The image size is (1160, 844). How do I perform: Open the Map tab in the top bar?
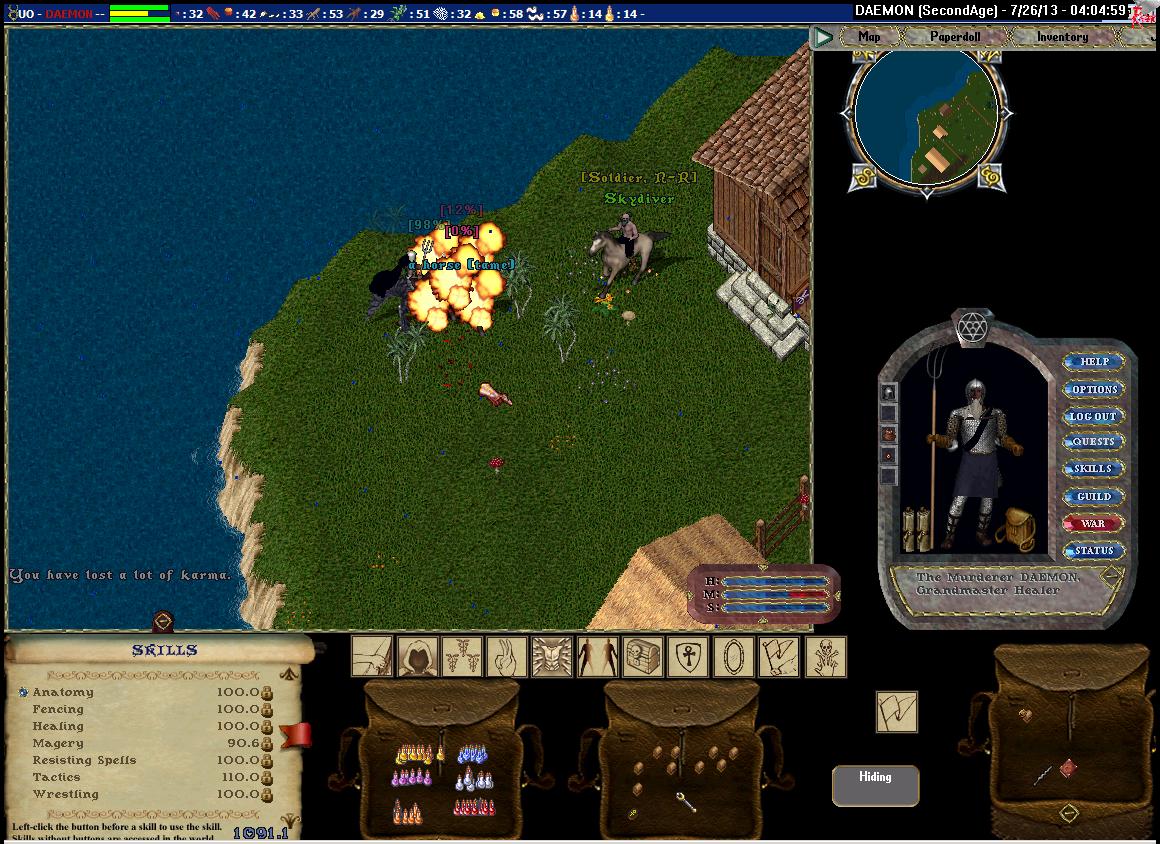pyautogui.click(x=869, y=37)
